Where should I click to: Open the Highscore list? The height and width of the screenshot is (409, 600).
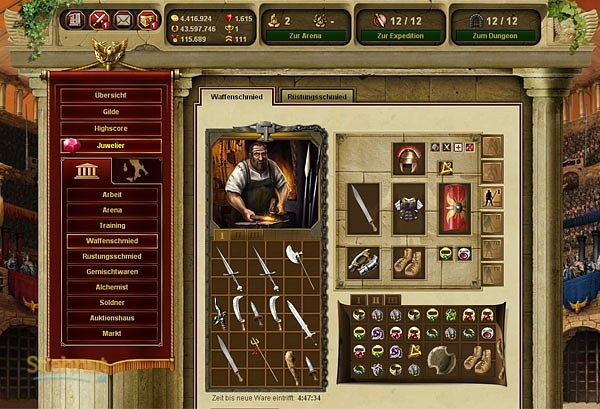tap(111, 129)
